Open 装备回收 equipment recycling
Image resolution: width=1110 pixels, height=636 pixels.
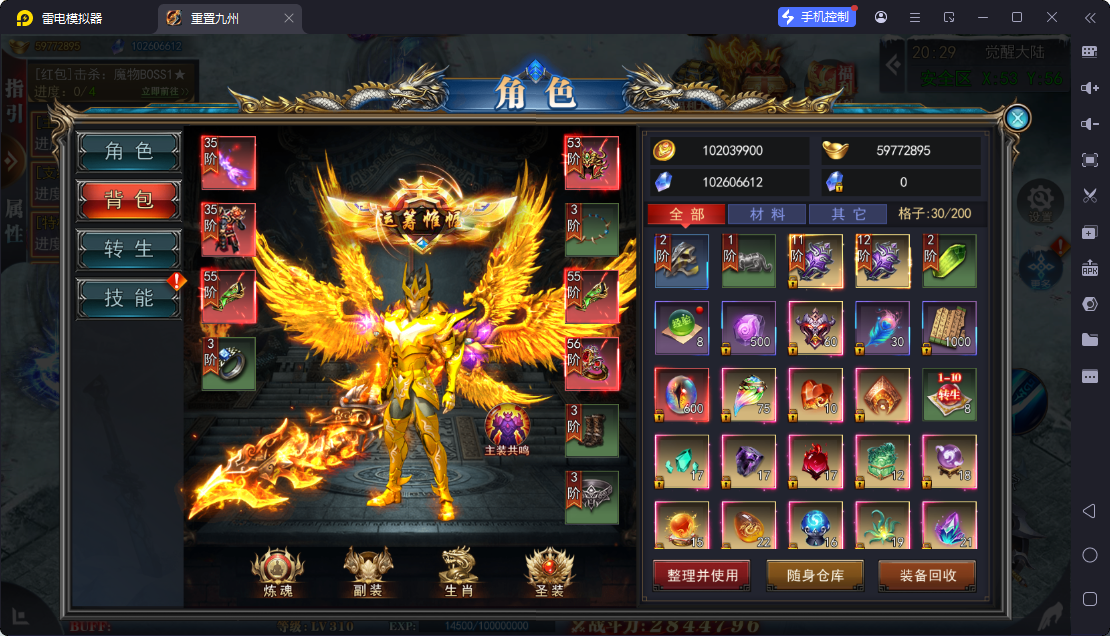click(927, 576)
